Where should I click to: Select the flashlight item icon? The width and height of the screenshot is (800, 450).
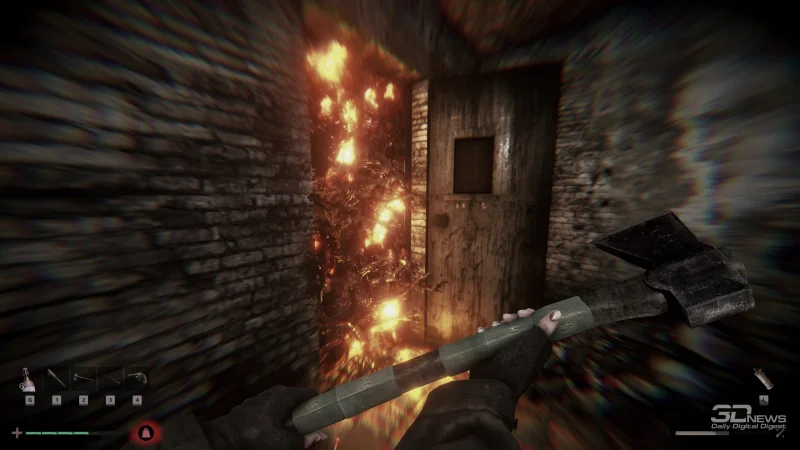coord(761,378)
